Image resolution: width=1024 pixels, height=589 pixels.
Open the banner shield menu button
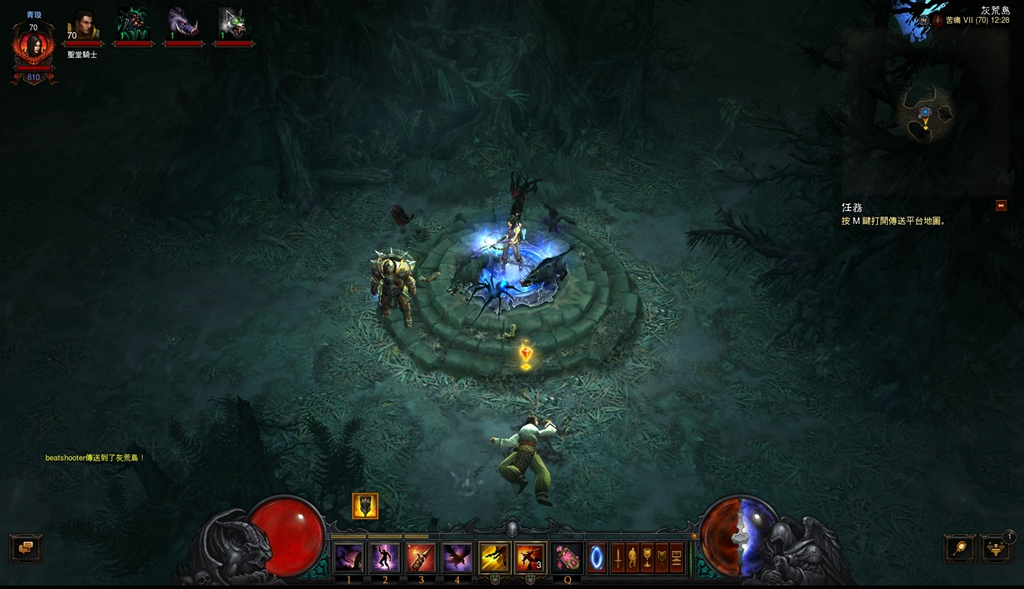click(661, 556)
